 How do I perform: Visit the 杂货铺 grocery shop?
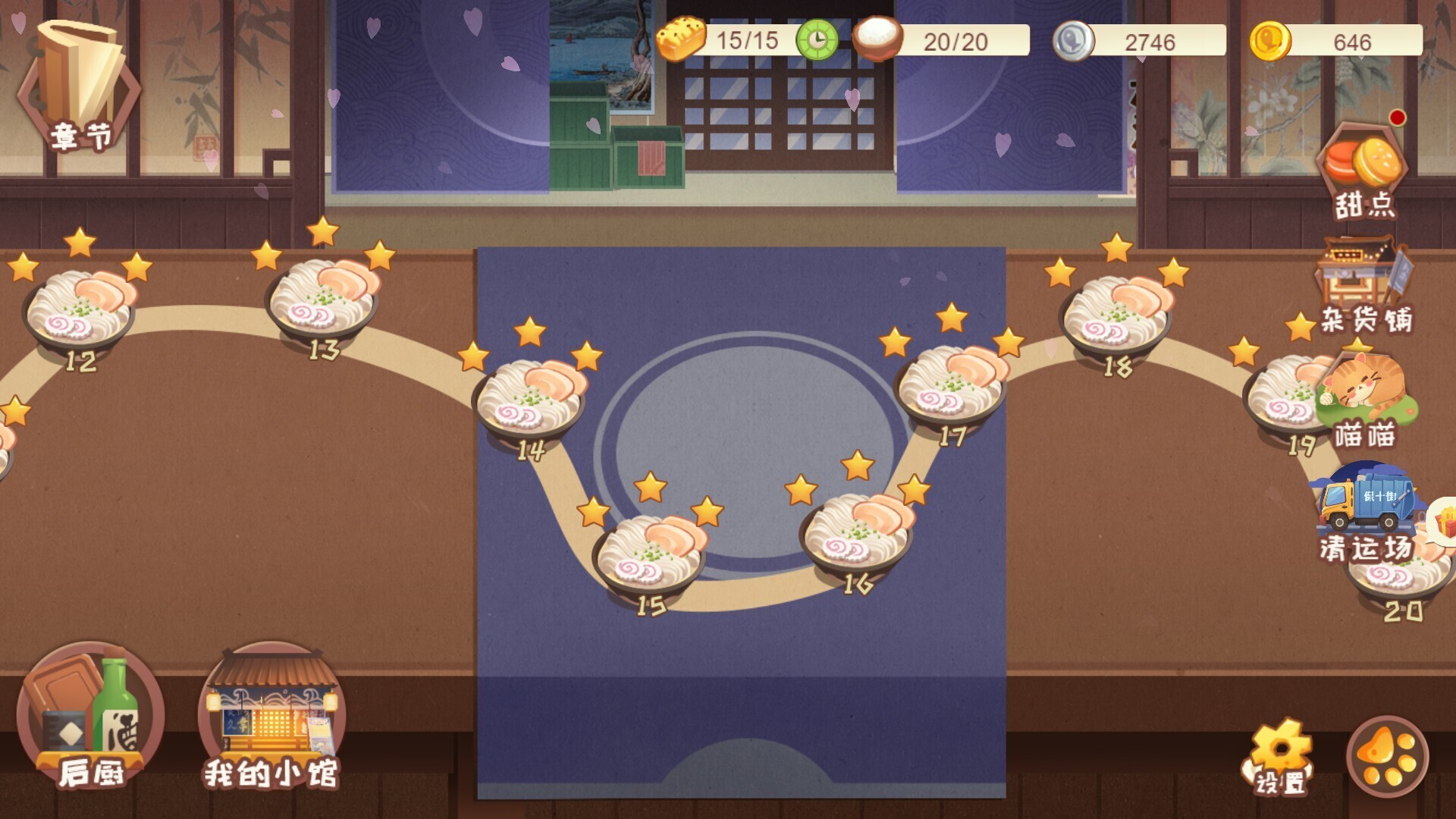[1363, 284]
